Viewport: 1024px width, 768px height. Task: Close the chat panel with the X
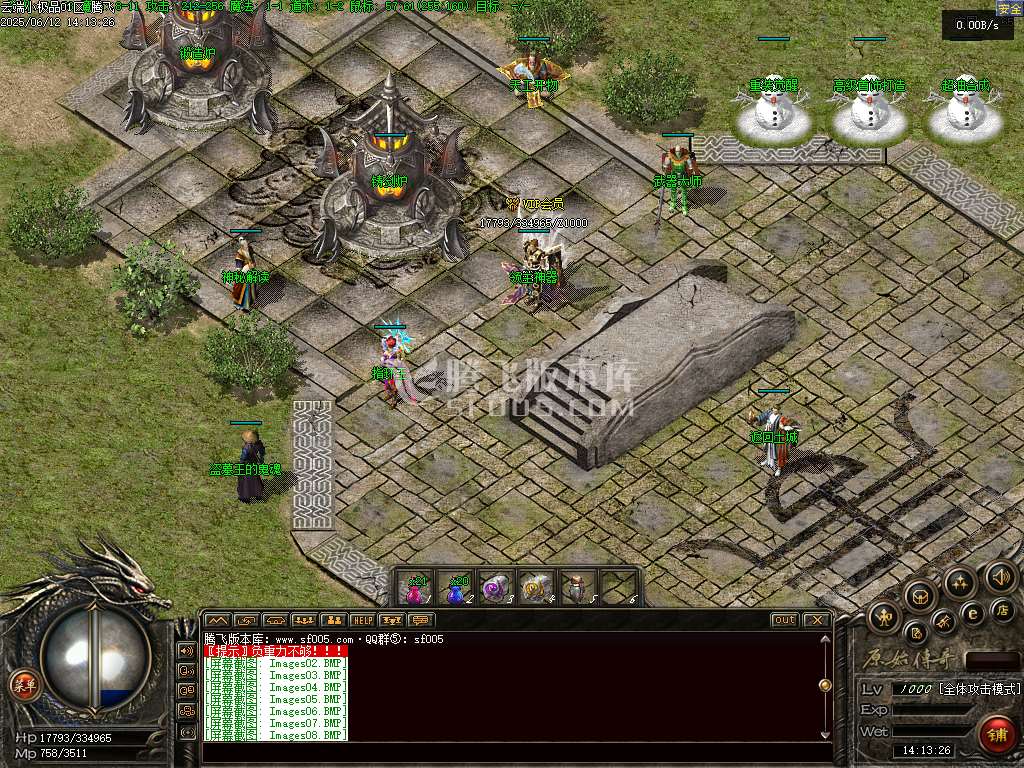tap(817, 620)
